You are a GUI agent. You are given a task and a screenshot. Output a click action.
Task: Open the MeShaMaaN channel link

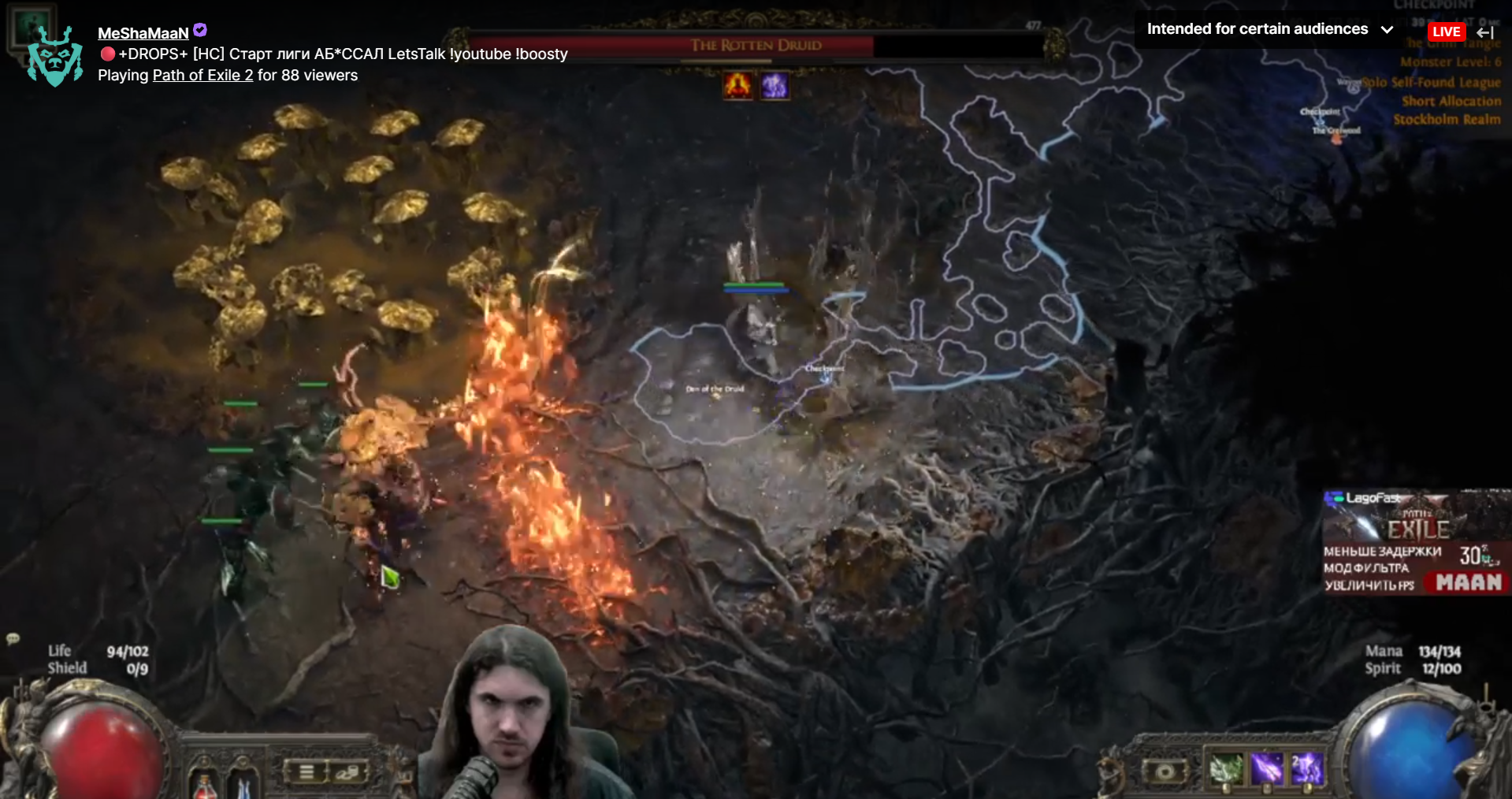pos(143,33)
